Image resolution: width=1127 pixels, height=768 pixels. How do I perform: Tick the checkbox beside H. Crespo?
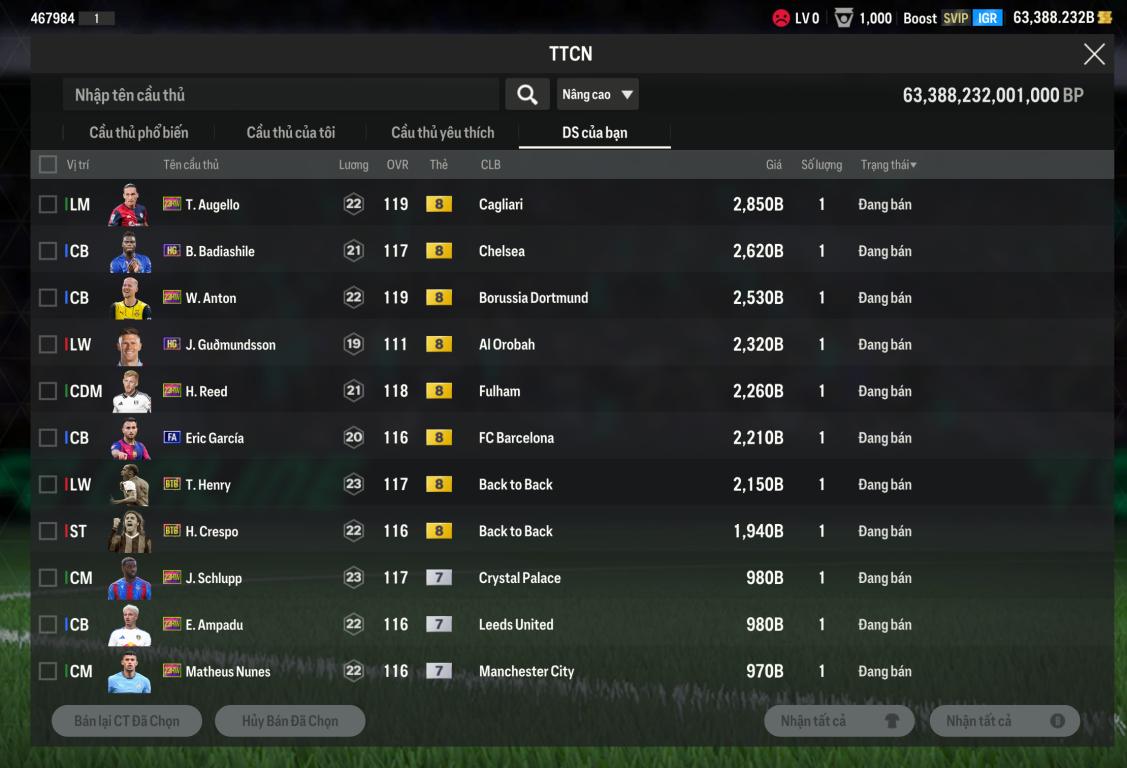48,531
